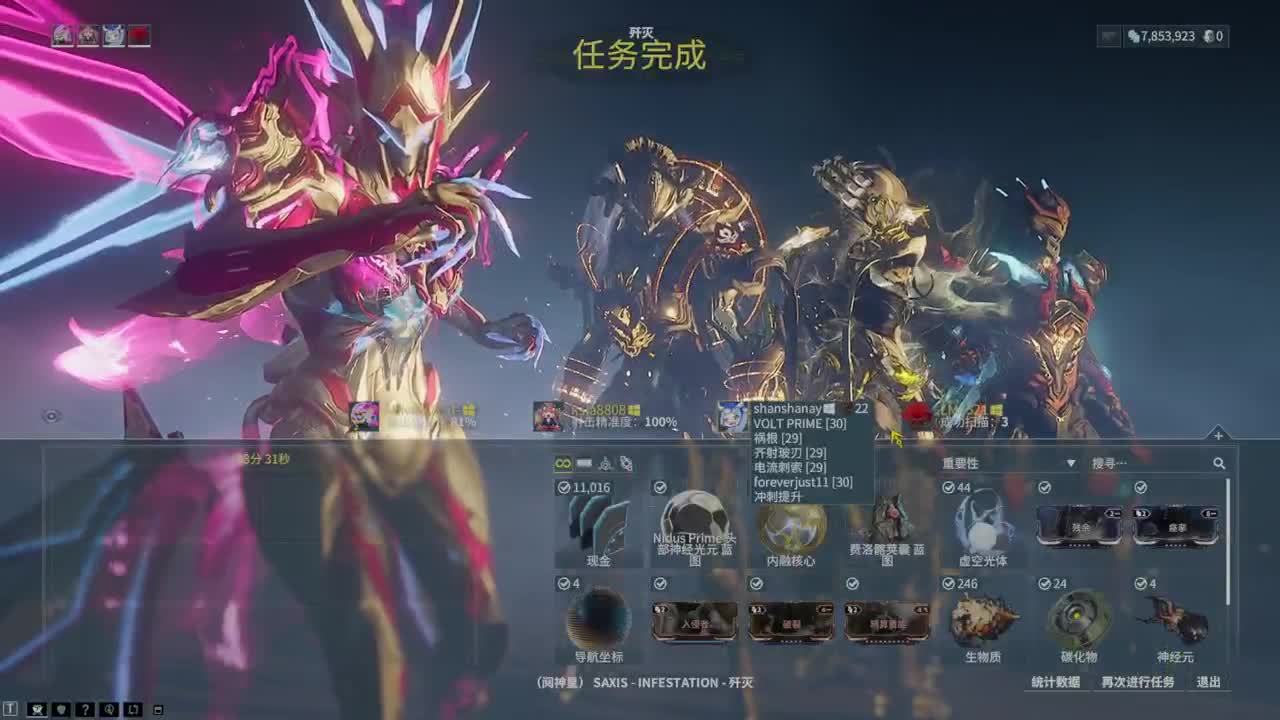Select the Endo filter icon beside the mod filter
Viewport: 1280px width, 720px height.
603,464
